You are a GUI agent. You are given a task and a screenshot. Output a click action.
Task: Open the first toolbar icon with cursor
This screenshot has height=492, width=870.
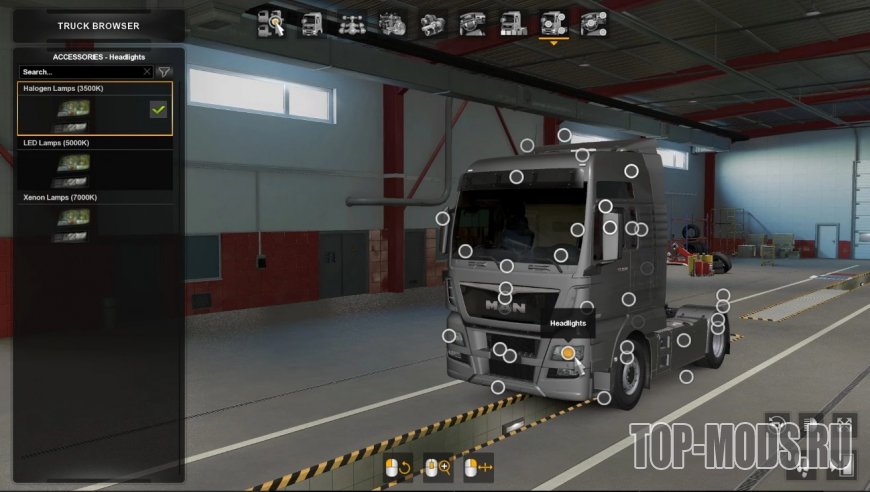pos(272,24)
